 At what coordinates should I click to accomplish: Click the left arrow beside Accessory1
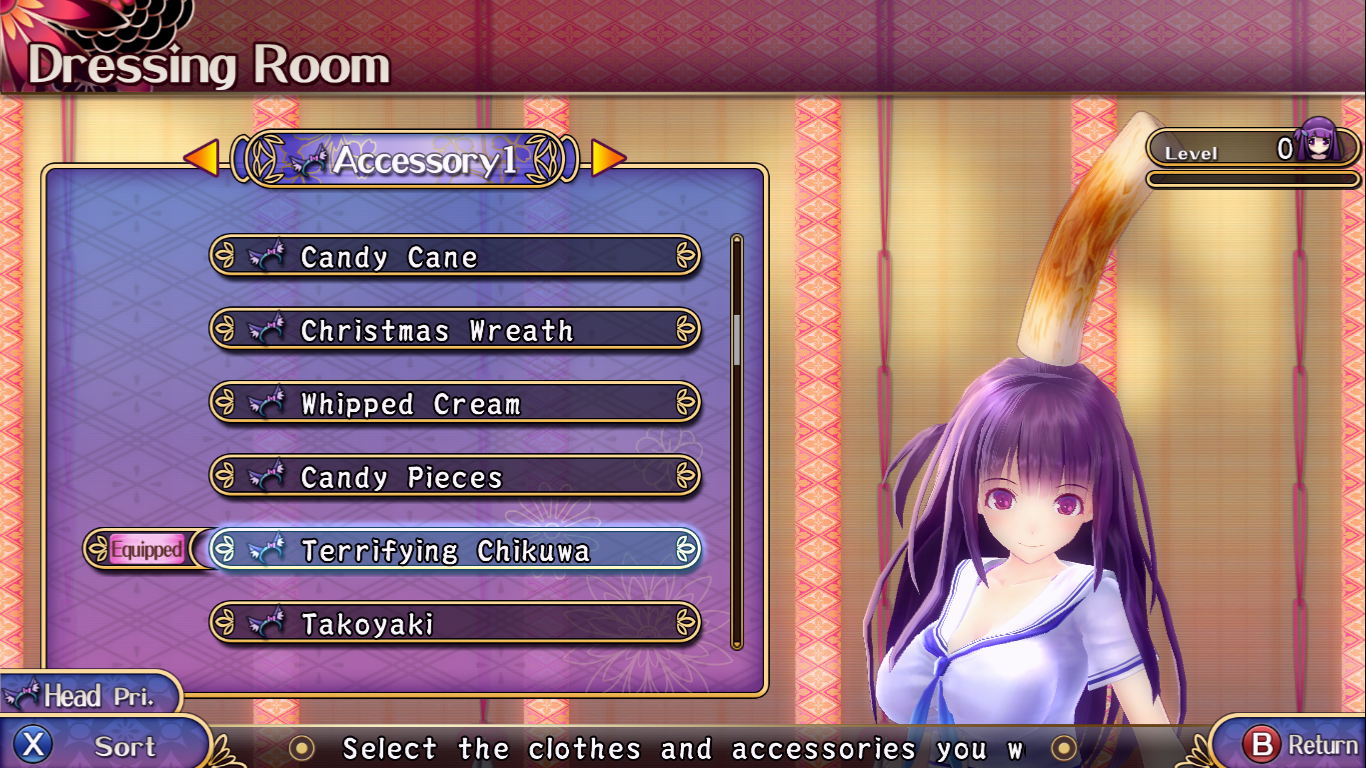[x=202, y=158]
